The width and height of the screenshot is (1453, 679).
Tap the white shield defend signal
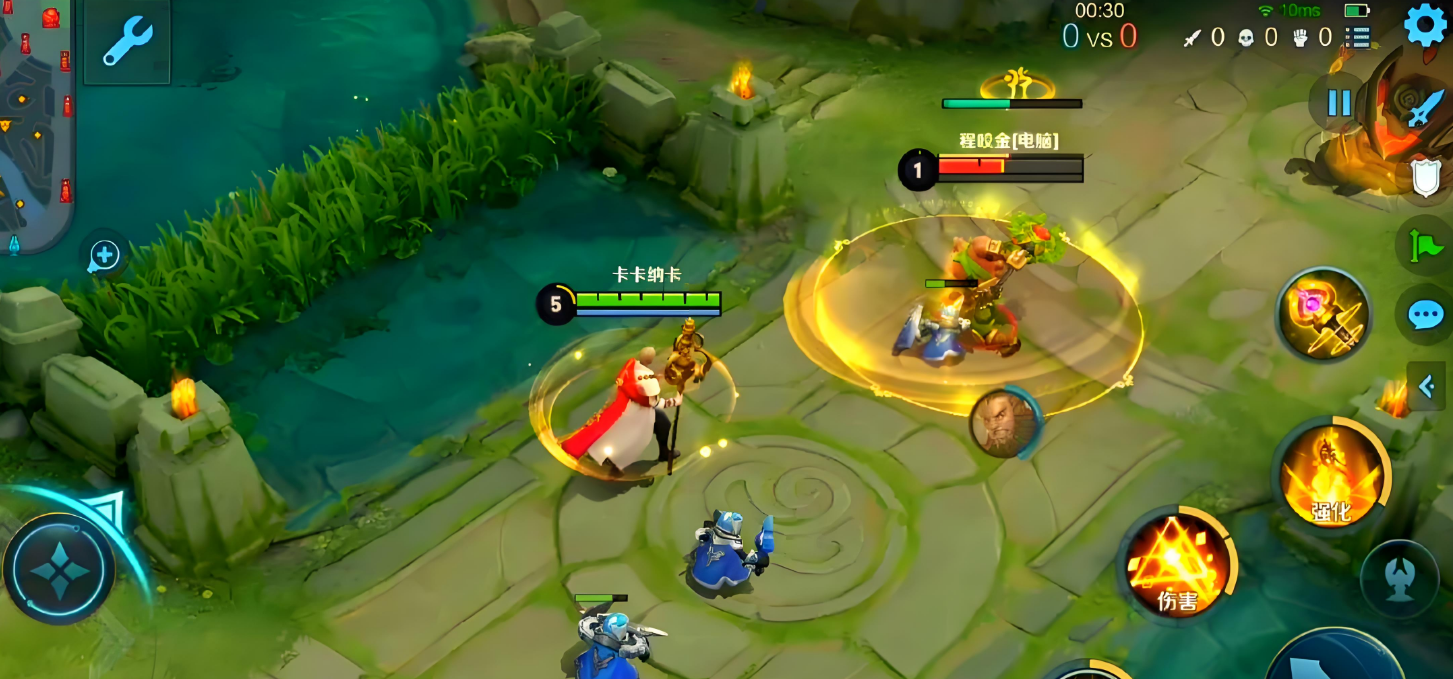click(x=1425, y=179)
